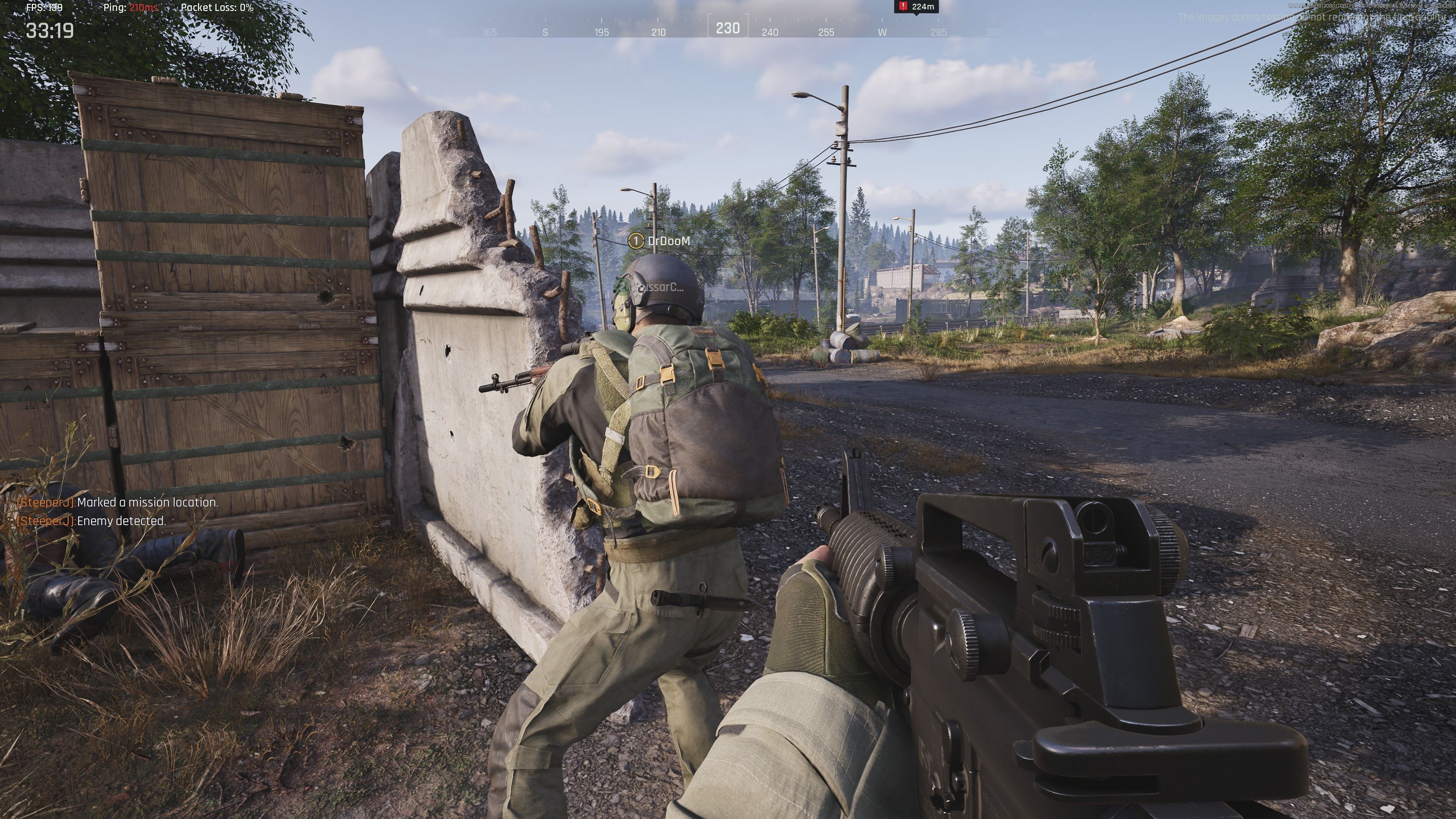Click the compass heading strip

pyautogui.click(x=728, y=29)
